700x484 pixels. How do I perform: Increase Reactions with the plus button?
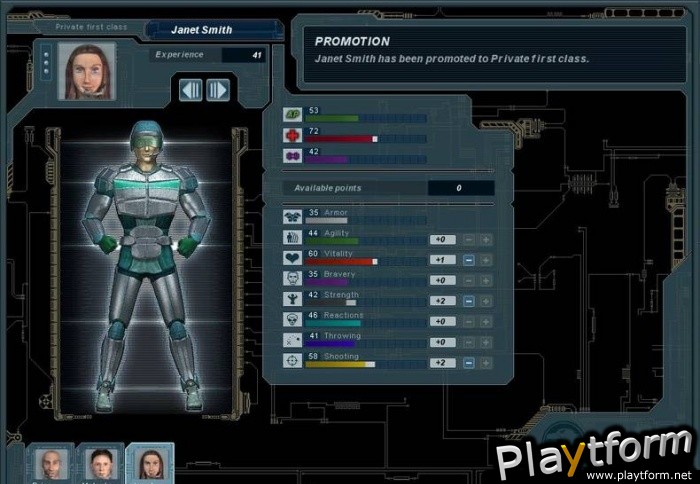[x=485, y=321]
